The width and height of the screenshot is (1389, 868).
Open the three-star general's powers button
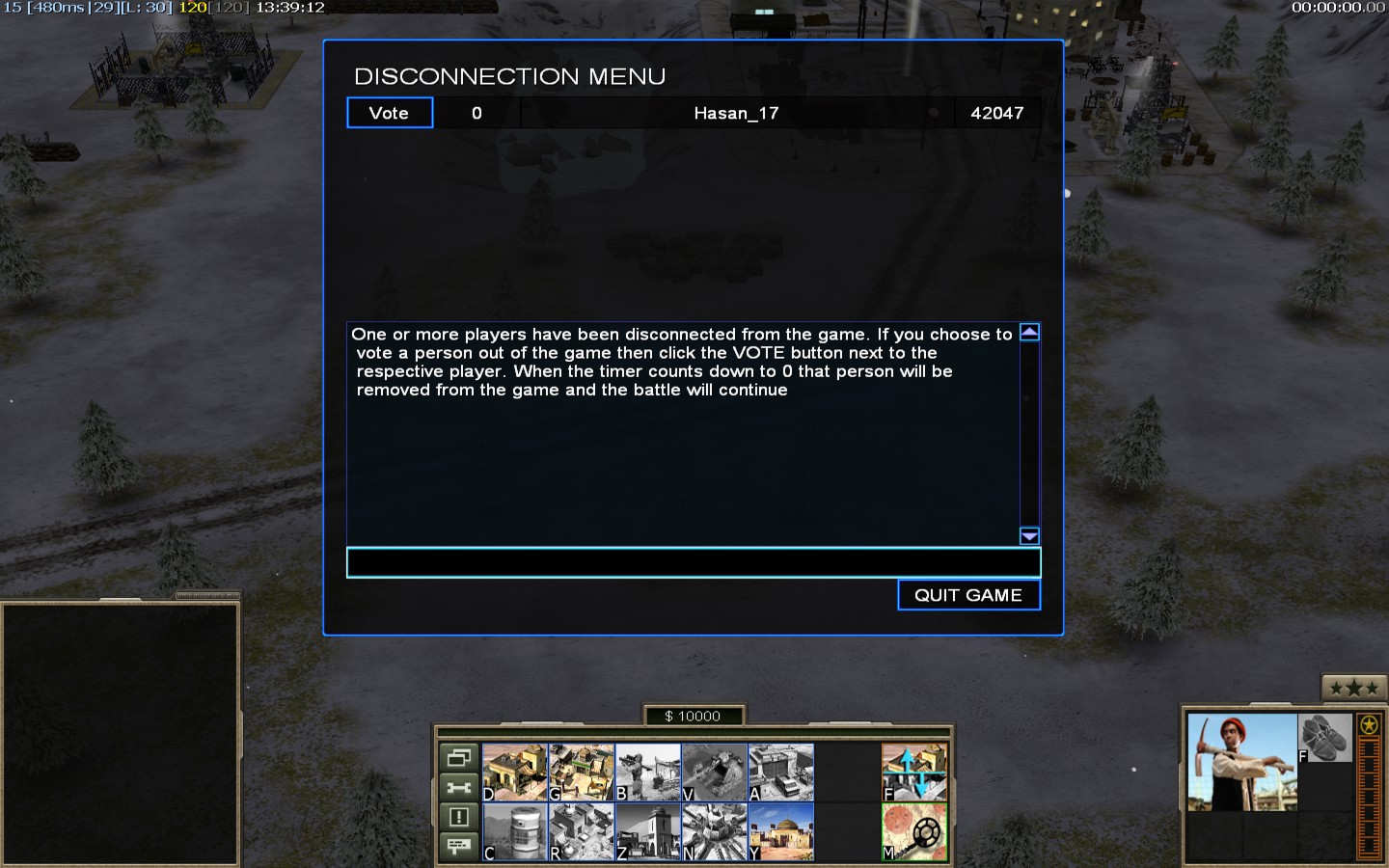(x=1353, y=688)
